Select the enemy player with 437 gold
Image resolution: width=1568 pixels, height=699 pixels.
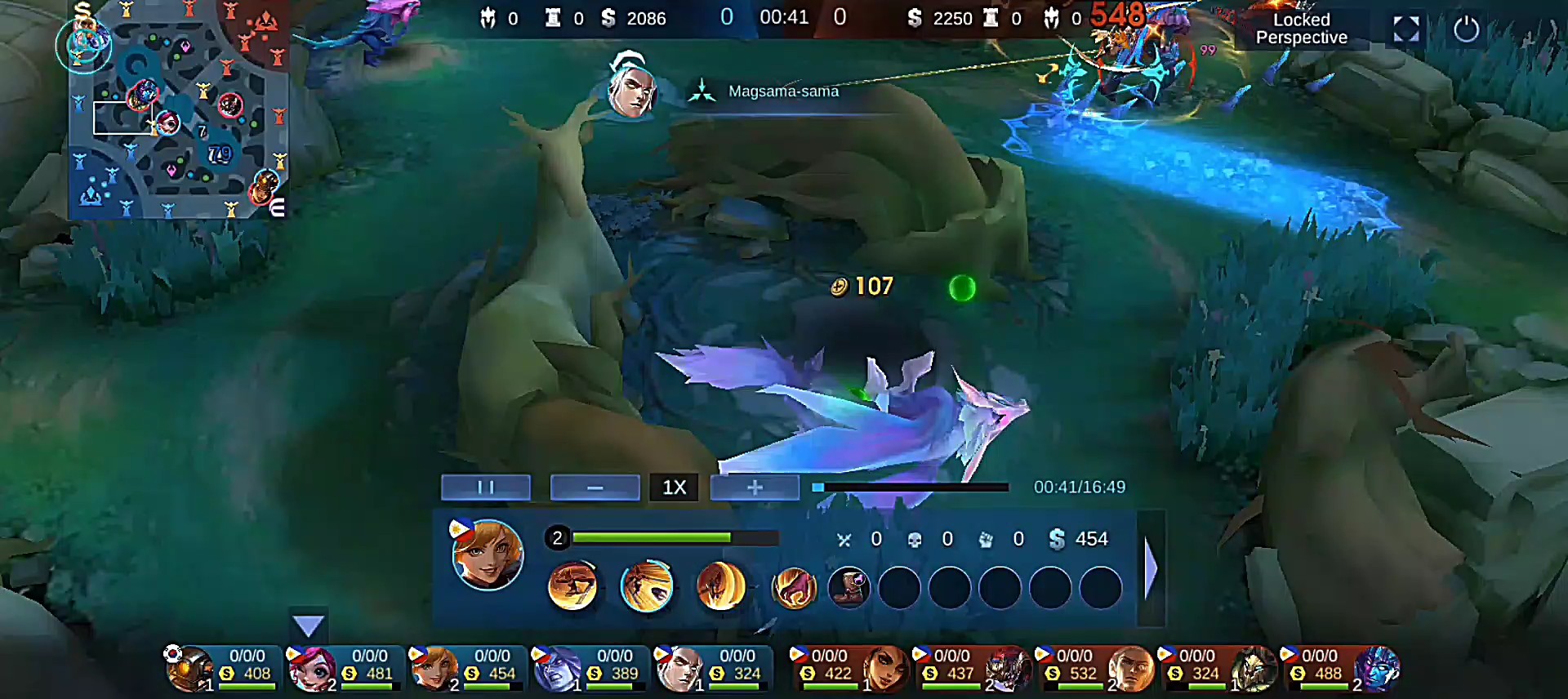[972, 668]
